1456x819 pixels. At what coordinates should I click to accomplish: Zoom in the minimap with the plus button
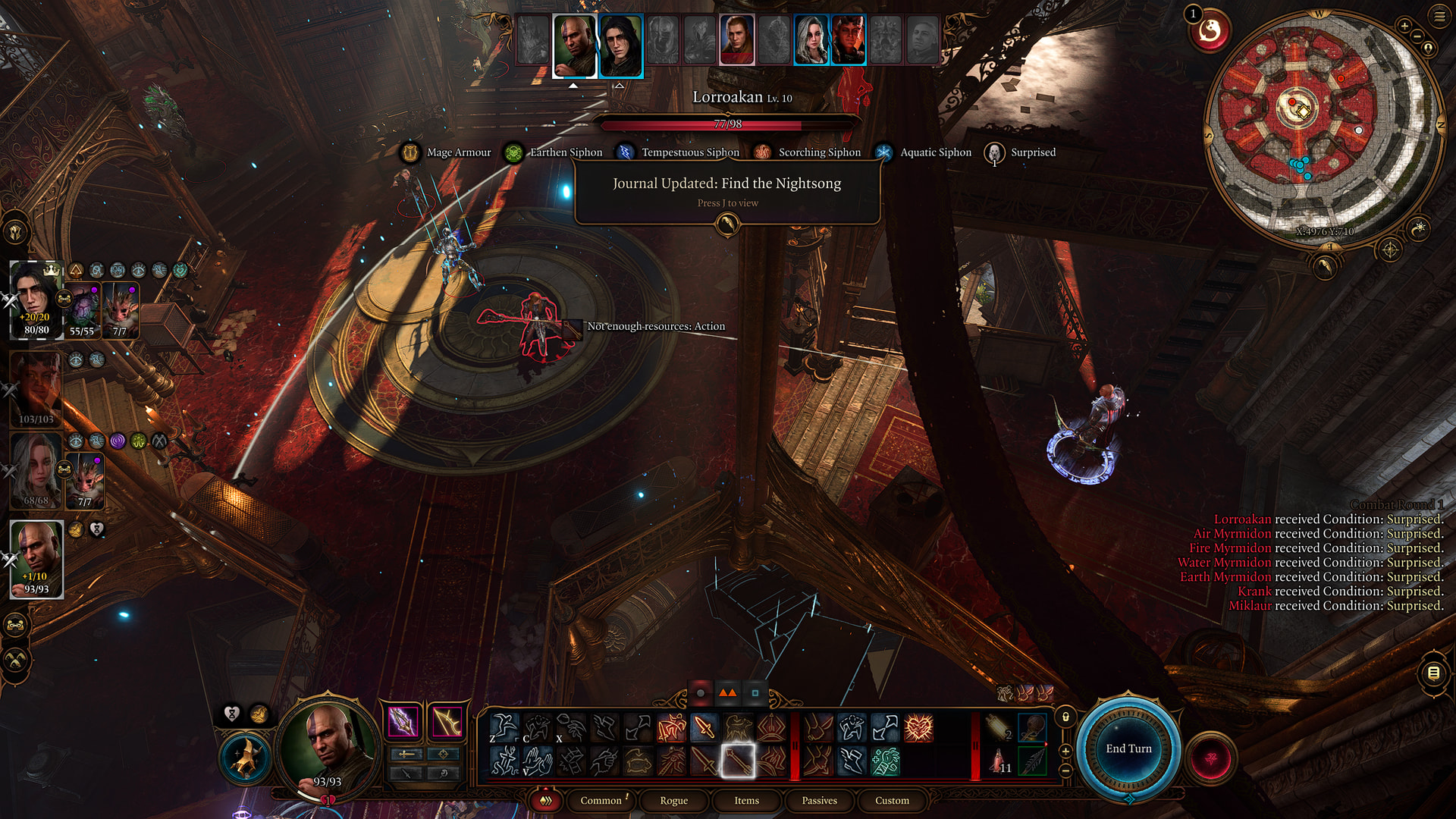(1404, 27)
